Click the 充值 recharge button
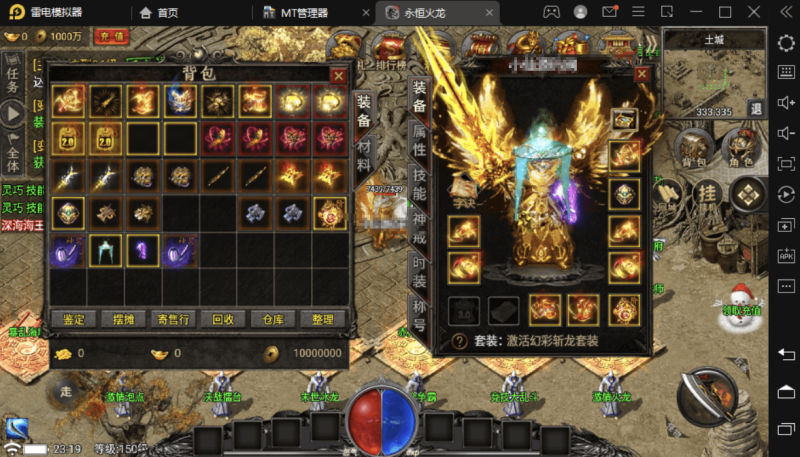The image size is (800, 457). [x=112, y=36]
